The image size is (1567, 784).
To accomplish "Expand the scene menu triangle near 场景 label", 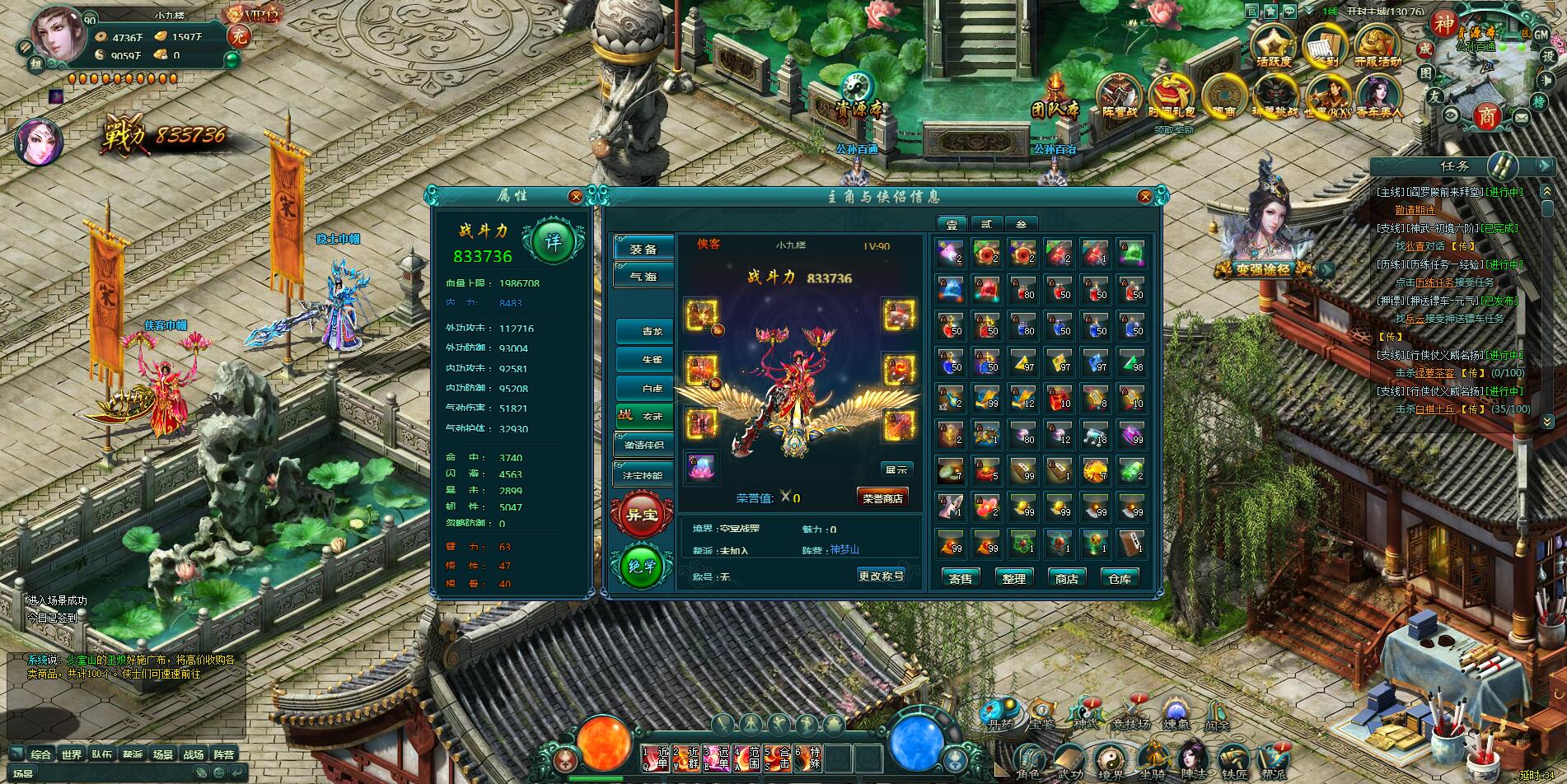I will pyautogui.click(x=16, y=753).
